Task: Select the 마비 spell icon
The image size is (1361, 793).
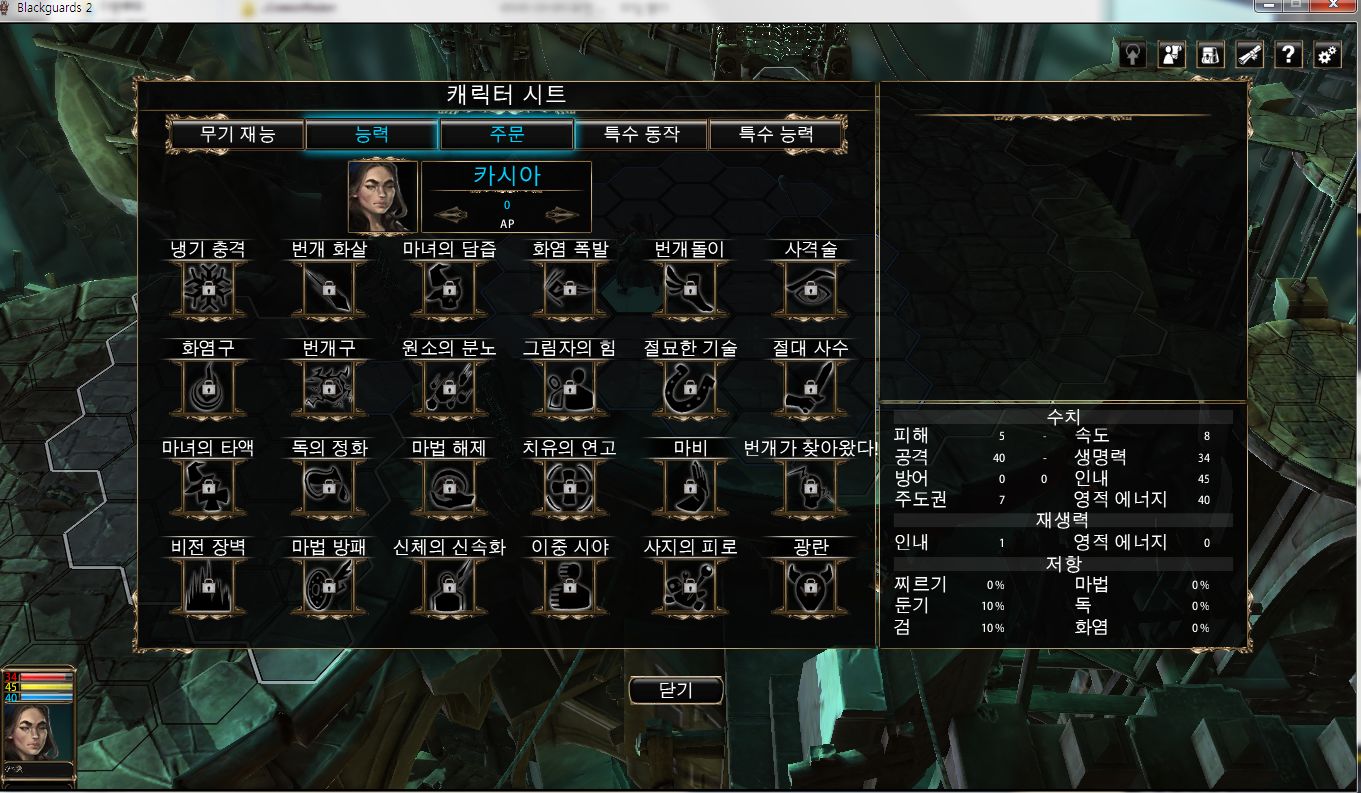Action: pyautogui.click(x=689, y=488)
